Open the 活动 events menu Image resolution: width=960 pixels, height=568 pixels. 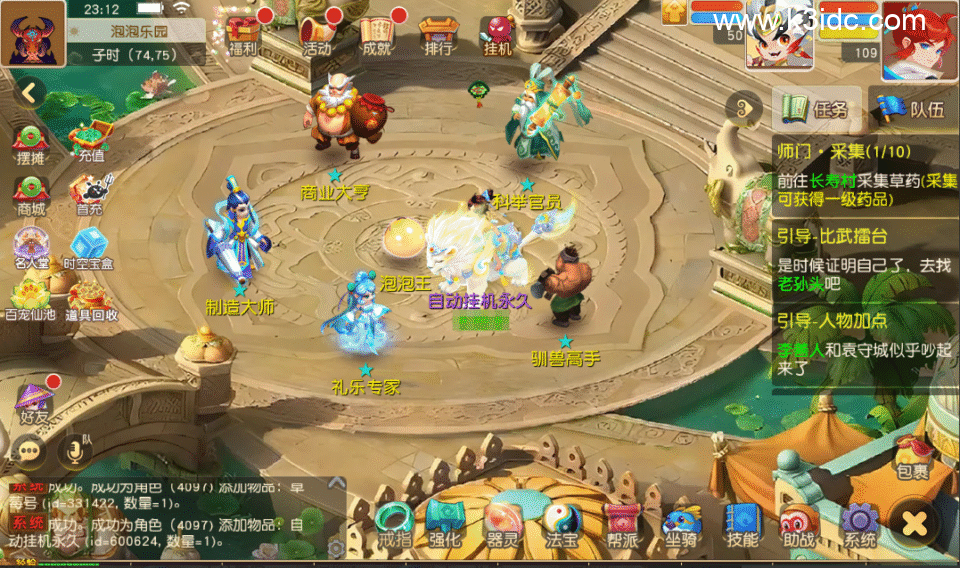(316, 33)
